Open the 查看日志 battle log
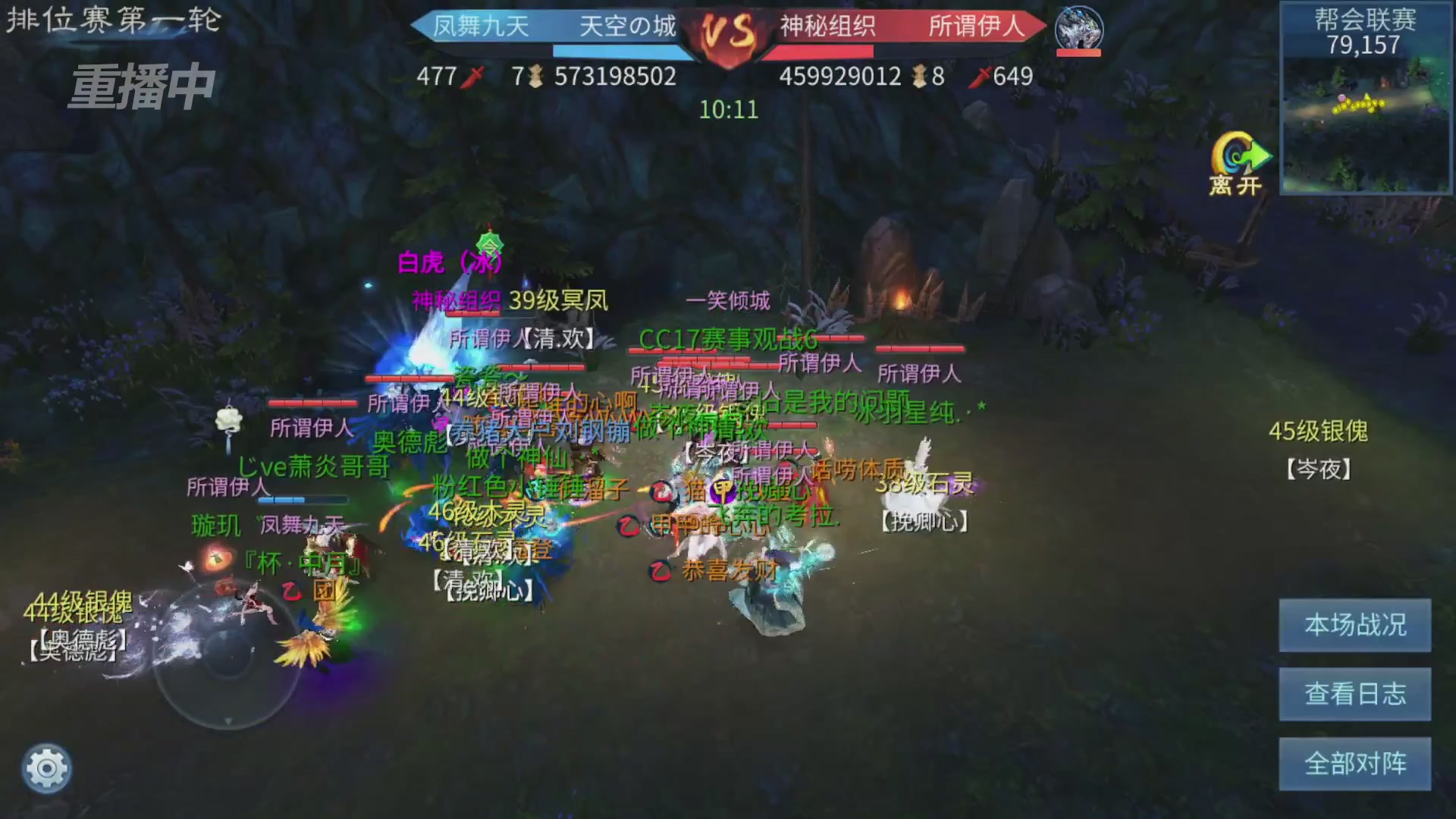The image size is (1456, 819). coord(1354,695)
